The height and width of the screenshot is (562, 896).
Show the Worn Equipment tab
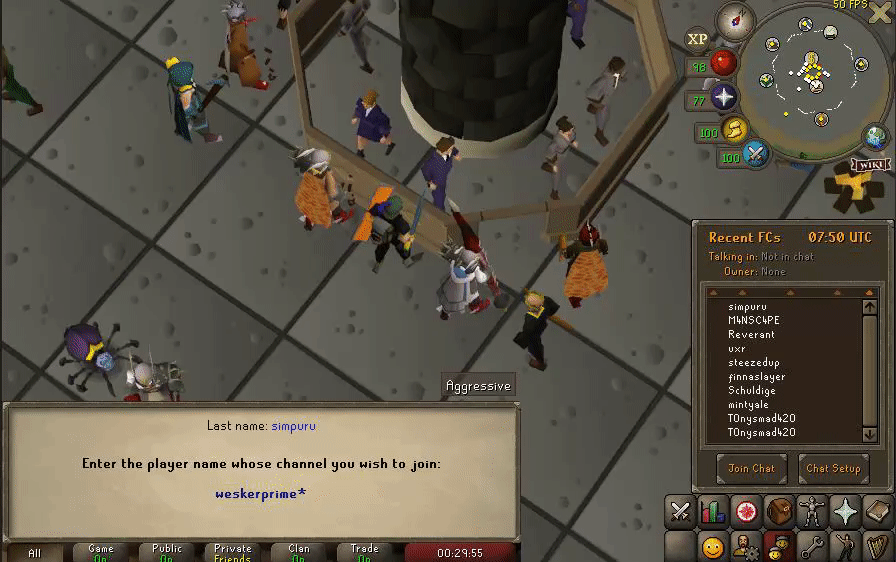point(812,512)
